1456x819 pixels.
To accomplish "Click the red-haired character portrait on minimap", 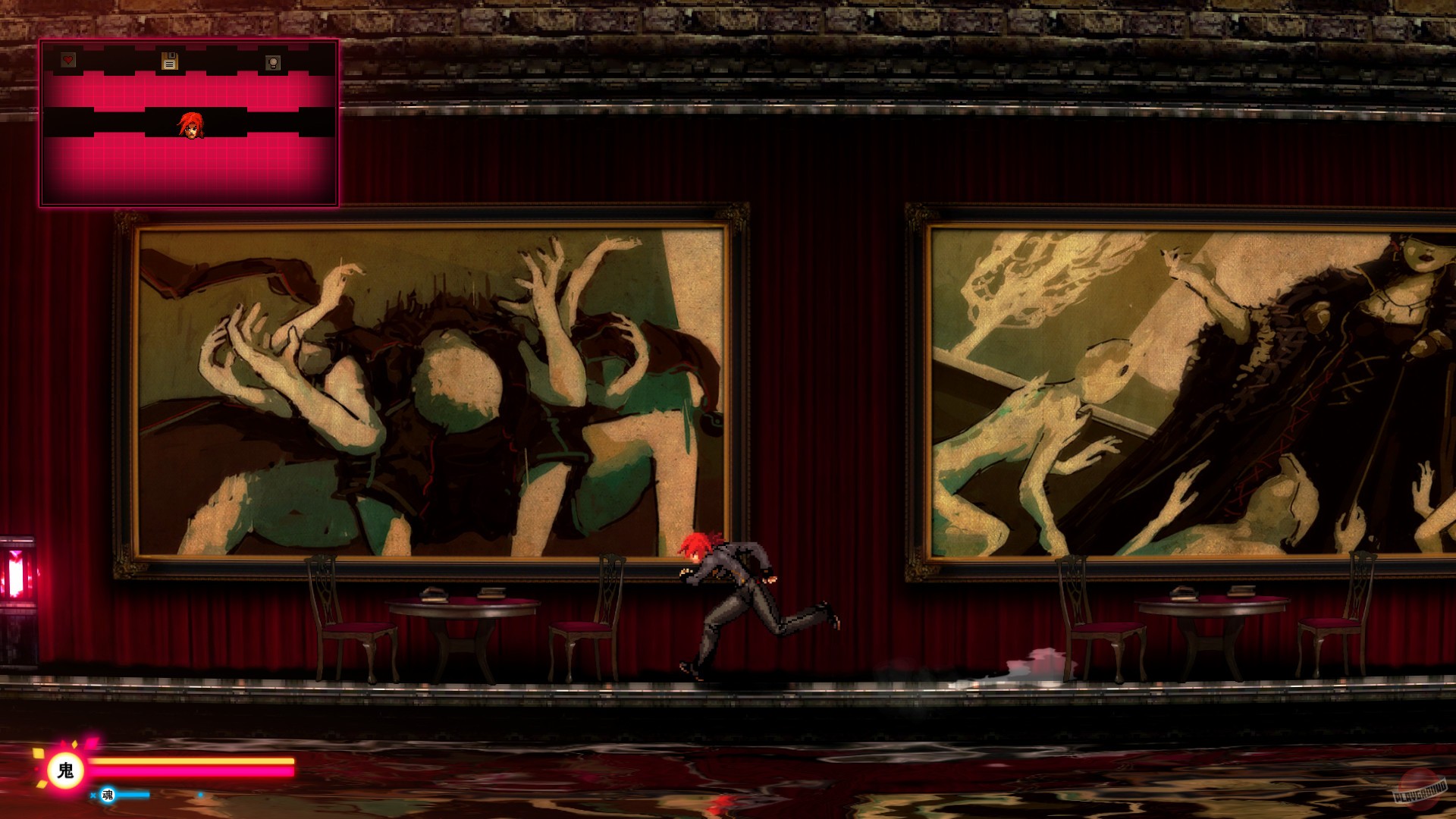I will pyautogui.click(x=192, y=127).
